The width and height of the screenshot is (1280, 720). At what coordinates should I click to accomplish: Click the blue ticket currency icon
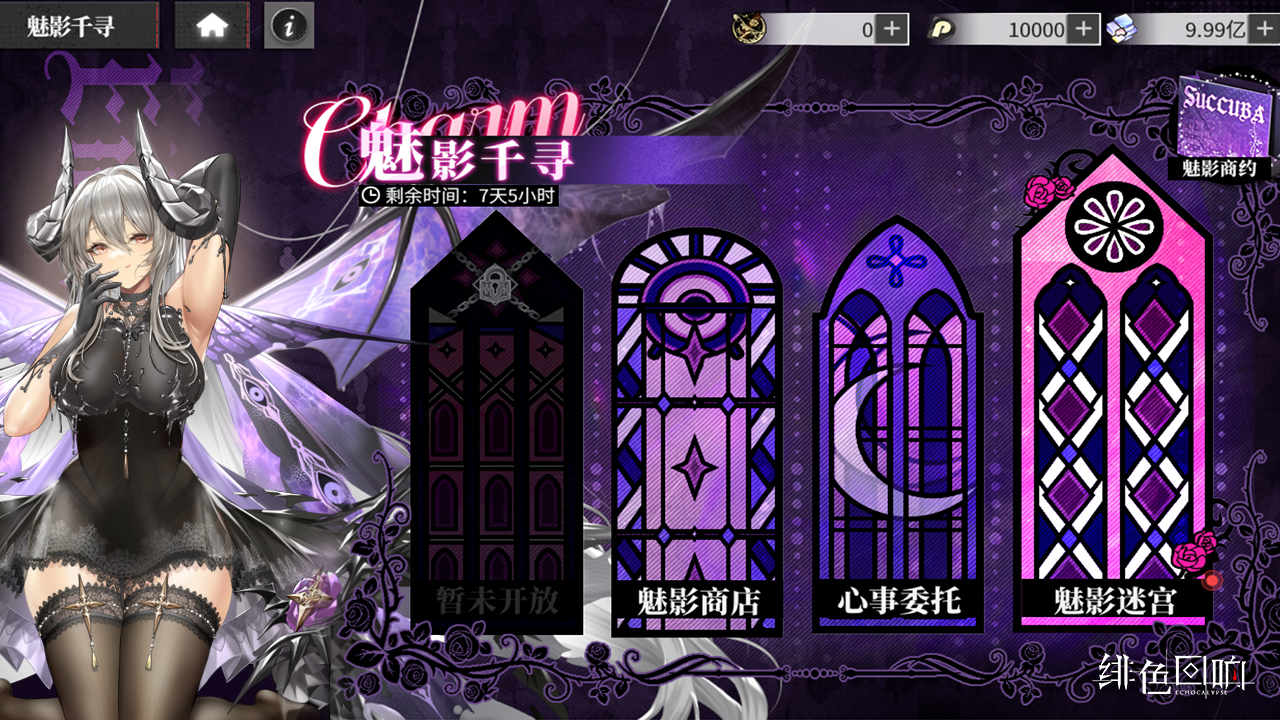[1121, 26]
